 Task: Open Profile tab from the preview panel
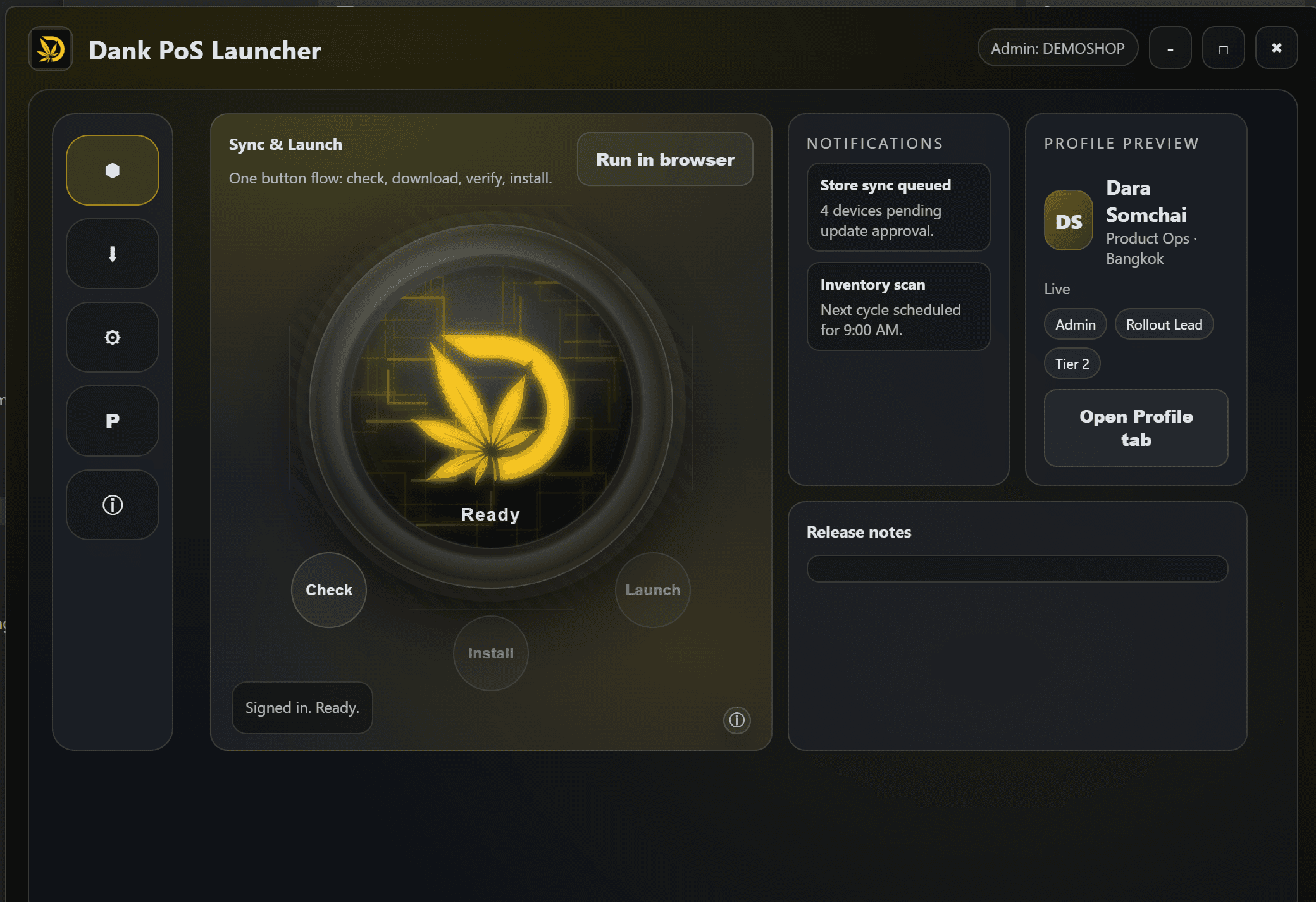click(1135, 428)
